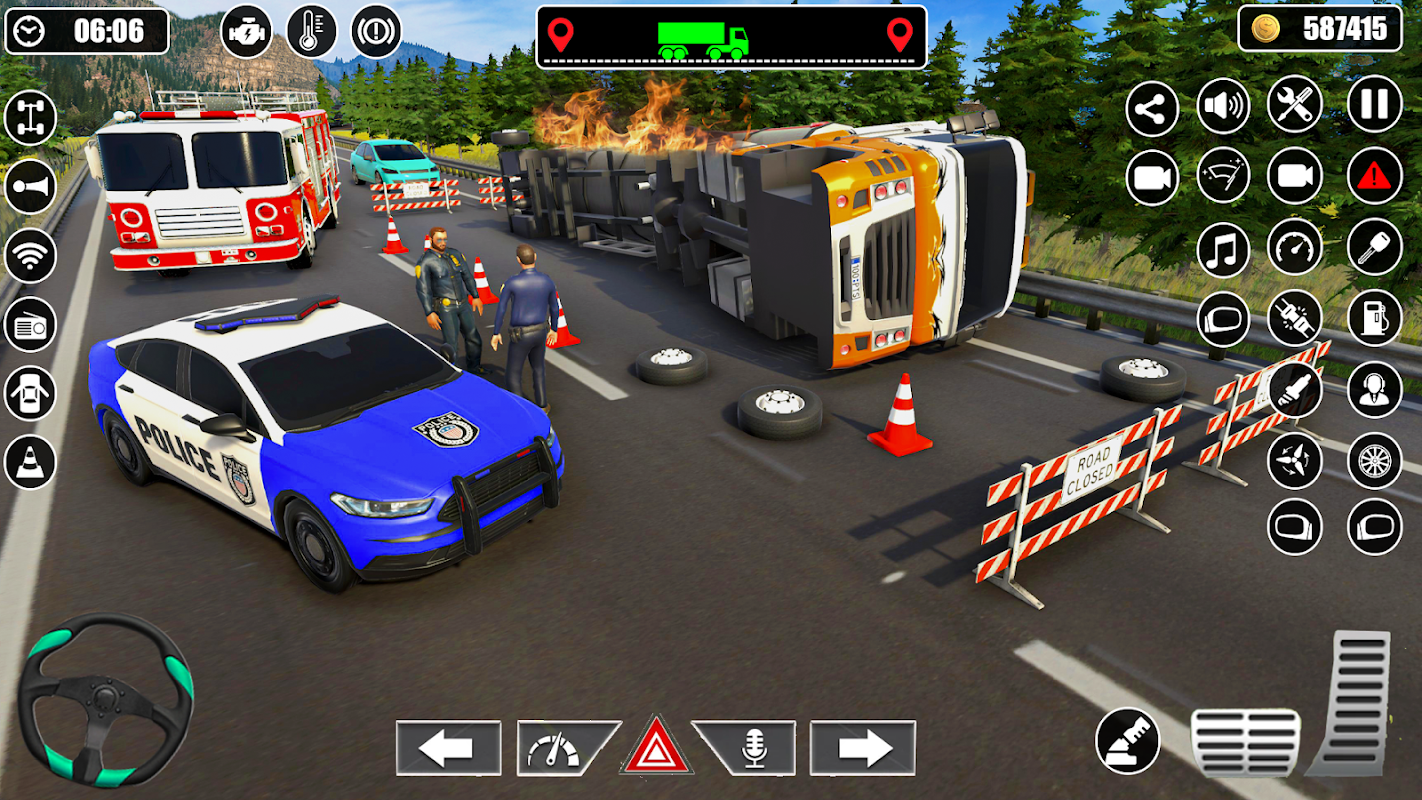Activate the right turn signal arrow
The width and height of the screenshot is (1422, 800).
tap(863, 748)
